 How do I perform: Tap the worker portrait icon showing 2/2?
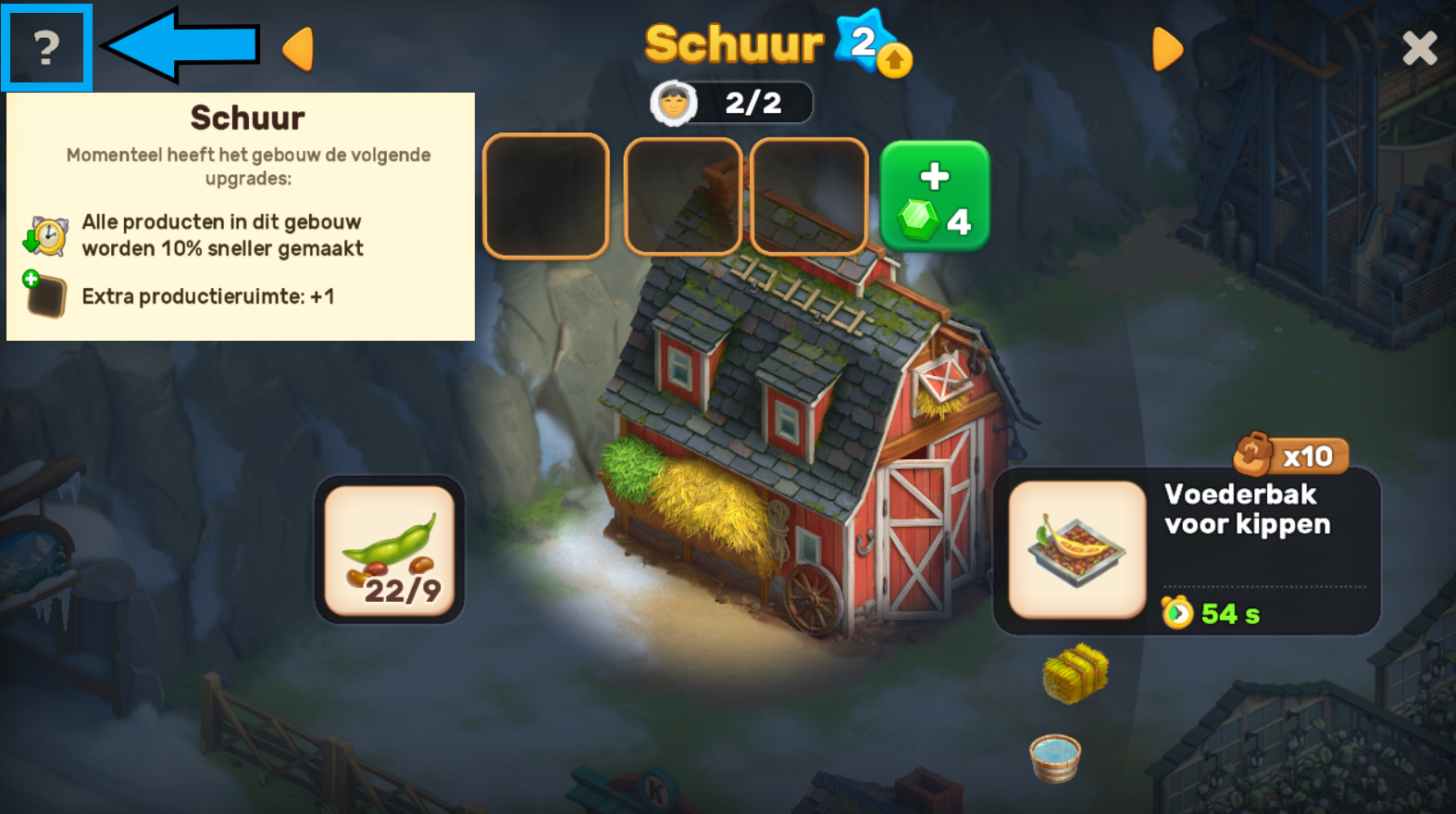point(673,103)
